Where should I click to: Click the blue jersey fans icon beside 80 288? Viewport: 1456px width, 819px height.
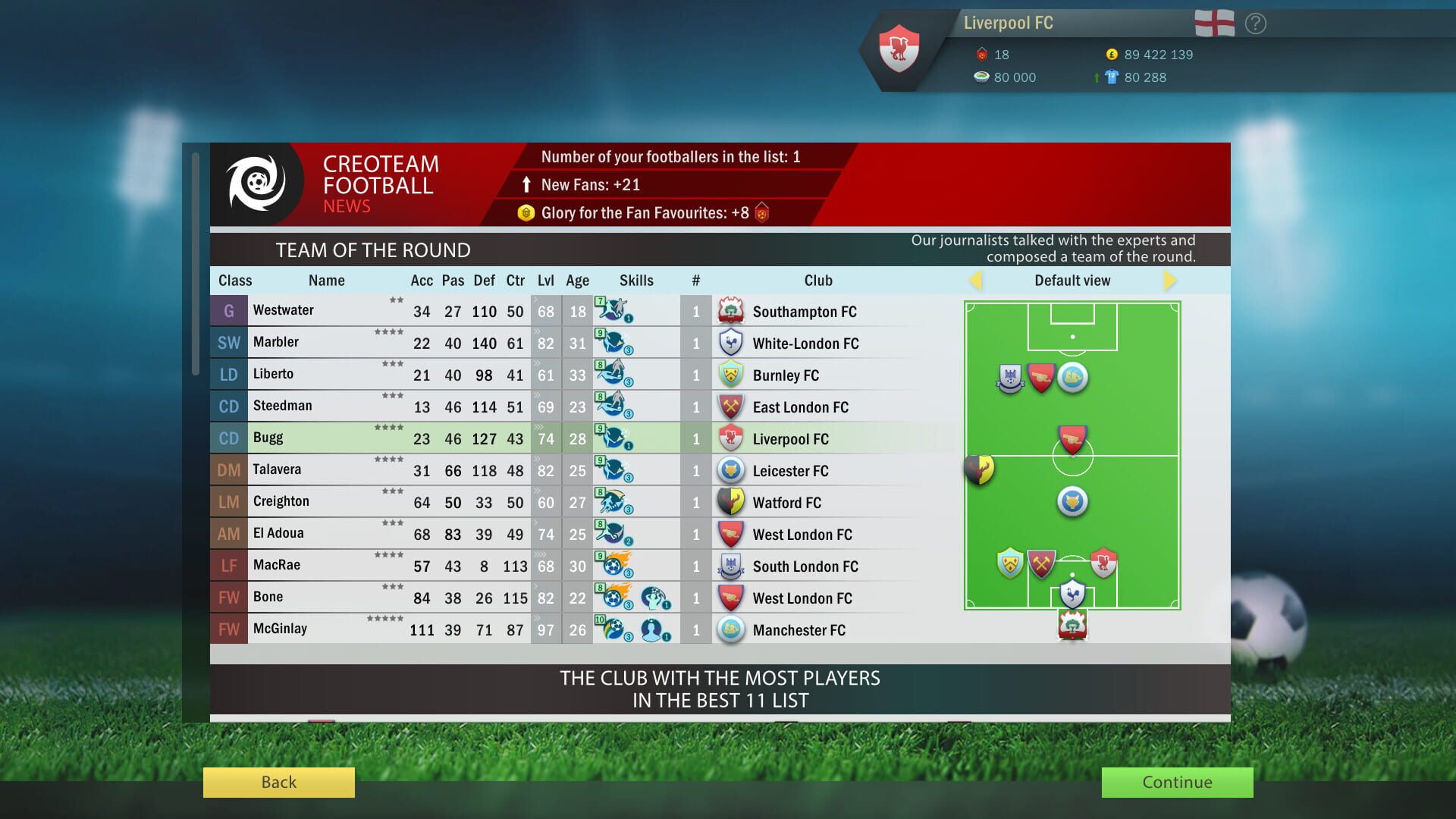pos(1110,77)
